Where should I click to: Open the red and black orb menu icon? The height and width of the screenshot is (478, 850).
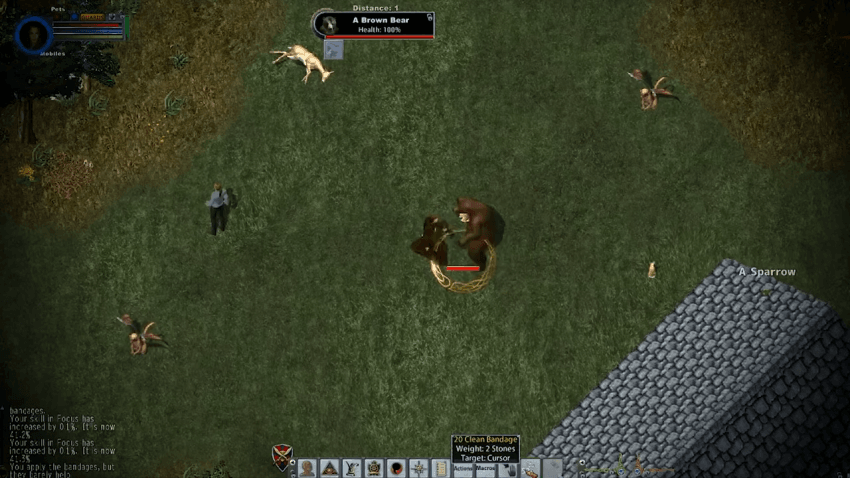[396, 468]
